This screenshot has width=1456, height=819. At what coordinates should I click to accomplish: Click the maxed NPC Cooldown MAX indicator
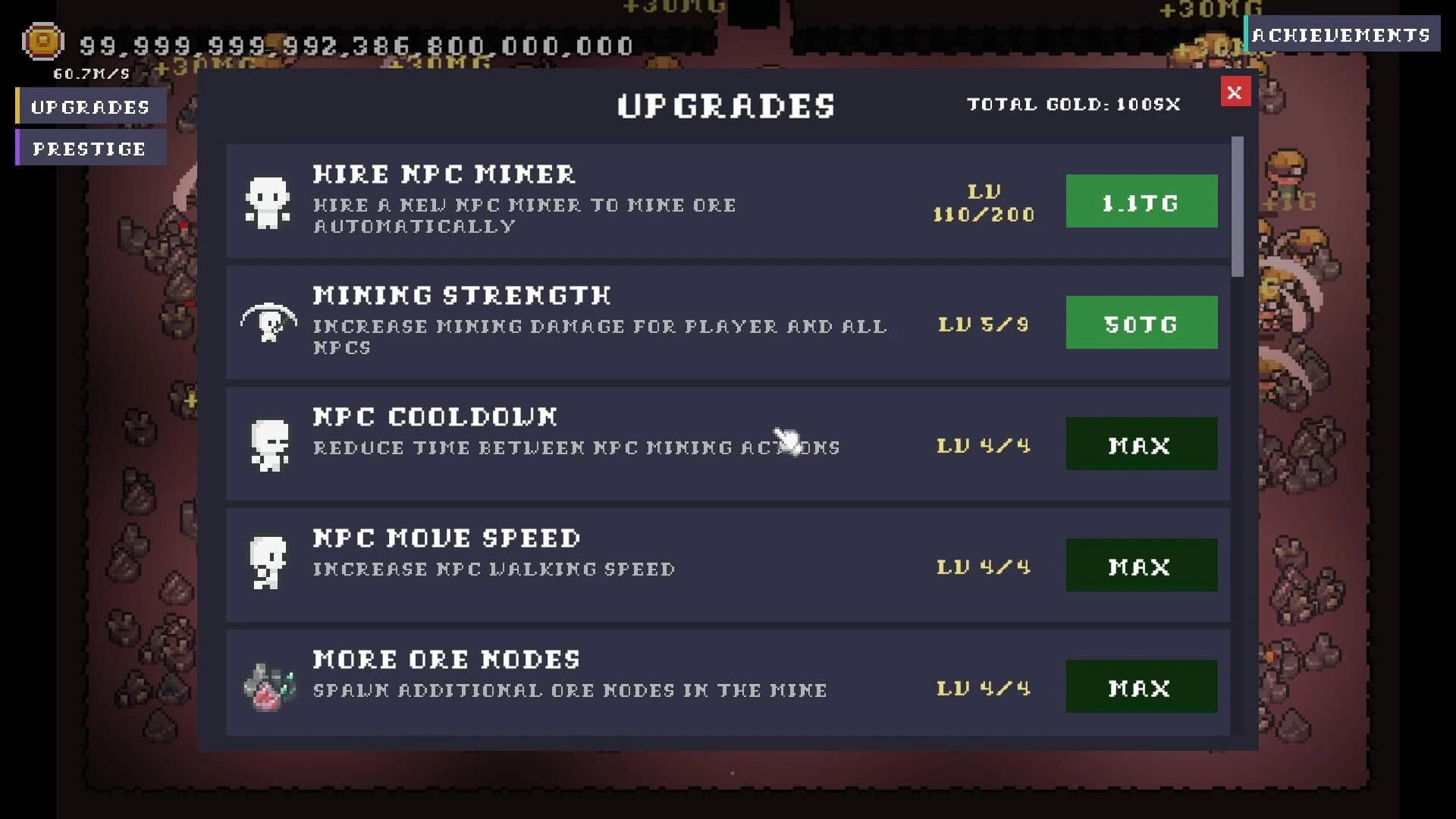pyautogui.click(x=1141, y=444)
